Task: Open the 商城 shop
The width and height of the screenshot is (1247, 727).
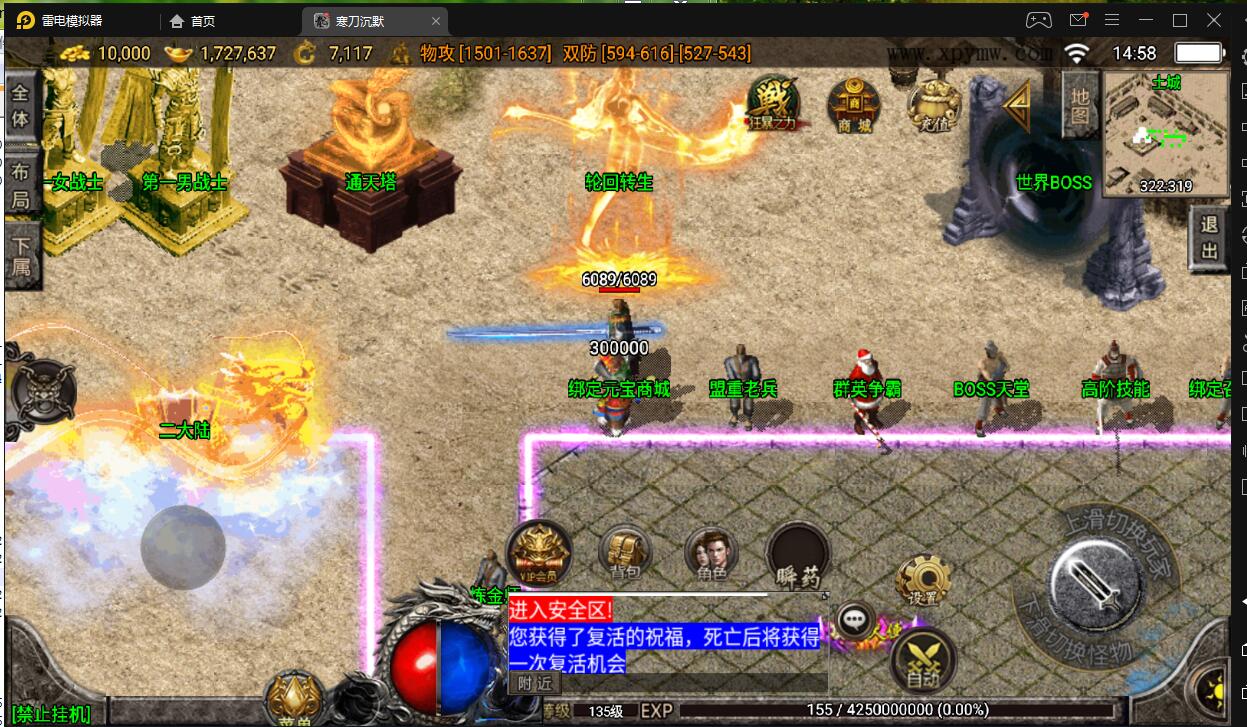Action: 854,105
